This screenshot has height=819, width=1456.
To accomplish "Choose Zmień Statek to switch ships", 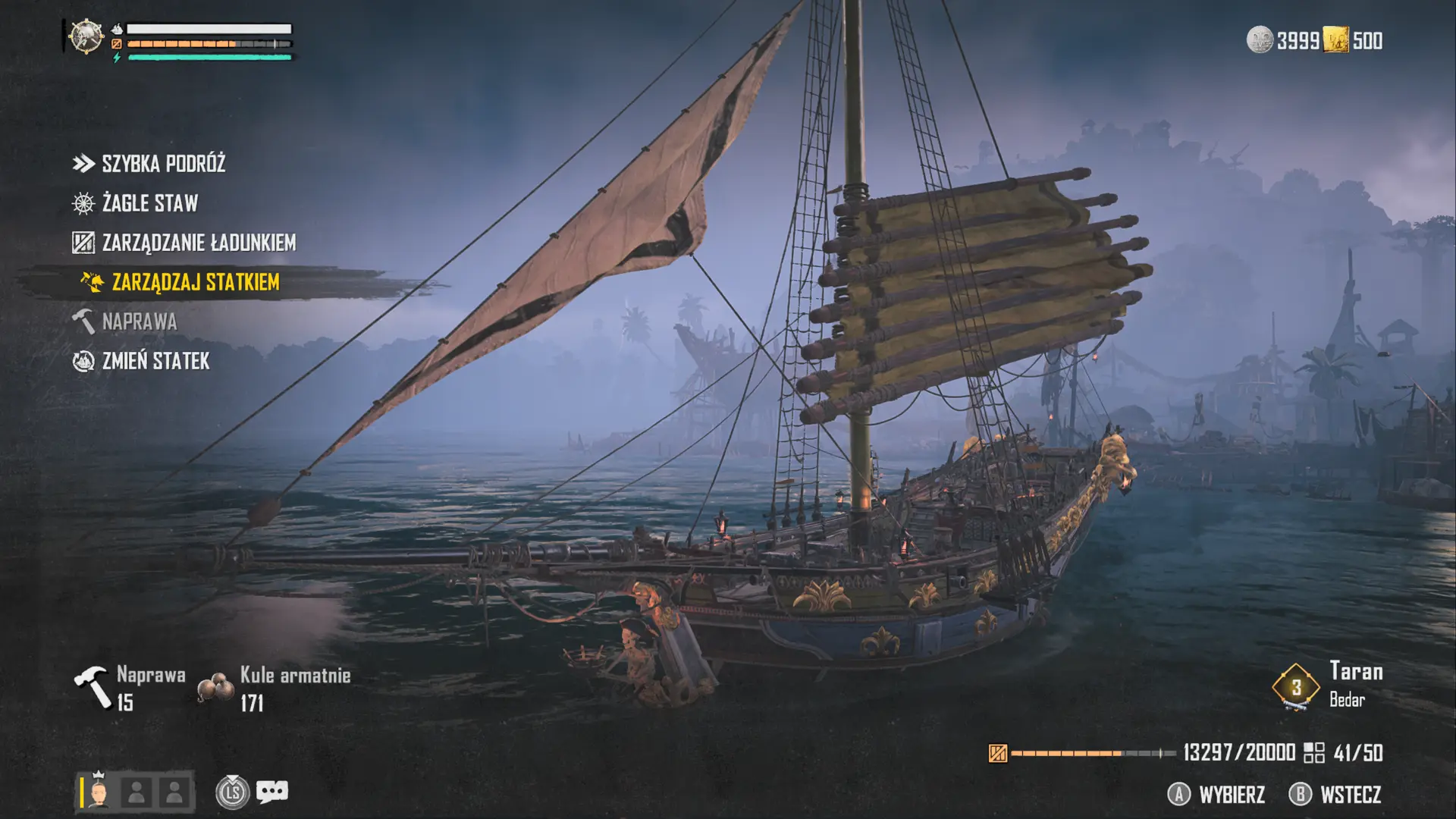I will click(x=155, y=361).
